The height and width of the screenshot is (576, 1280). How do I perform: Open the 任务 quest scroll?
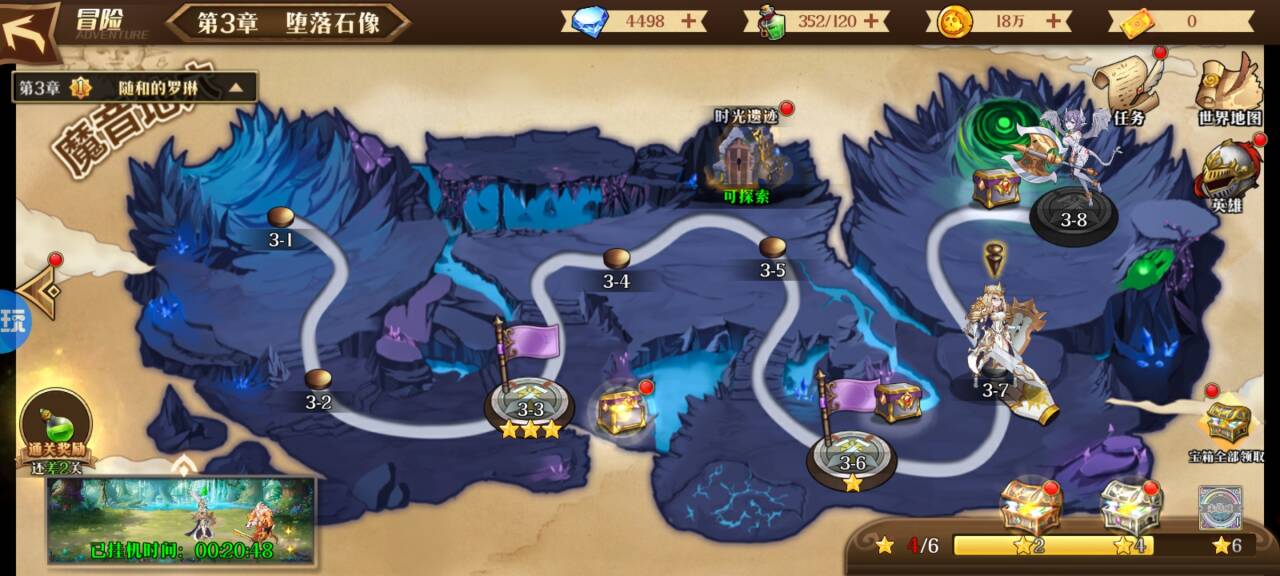[1127, 88]
